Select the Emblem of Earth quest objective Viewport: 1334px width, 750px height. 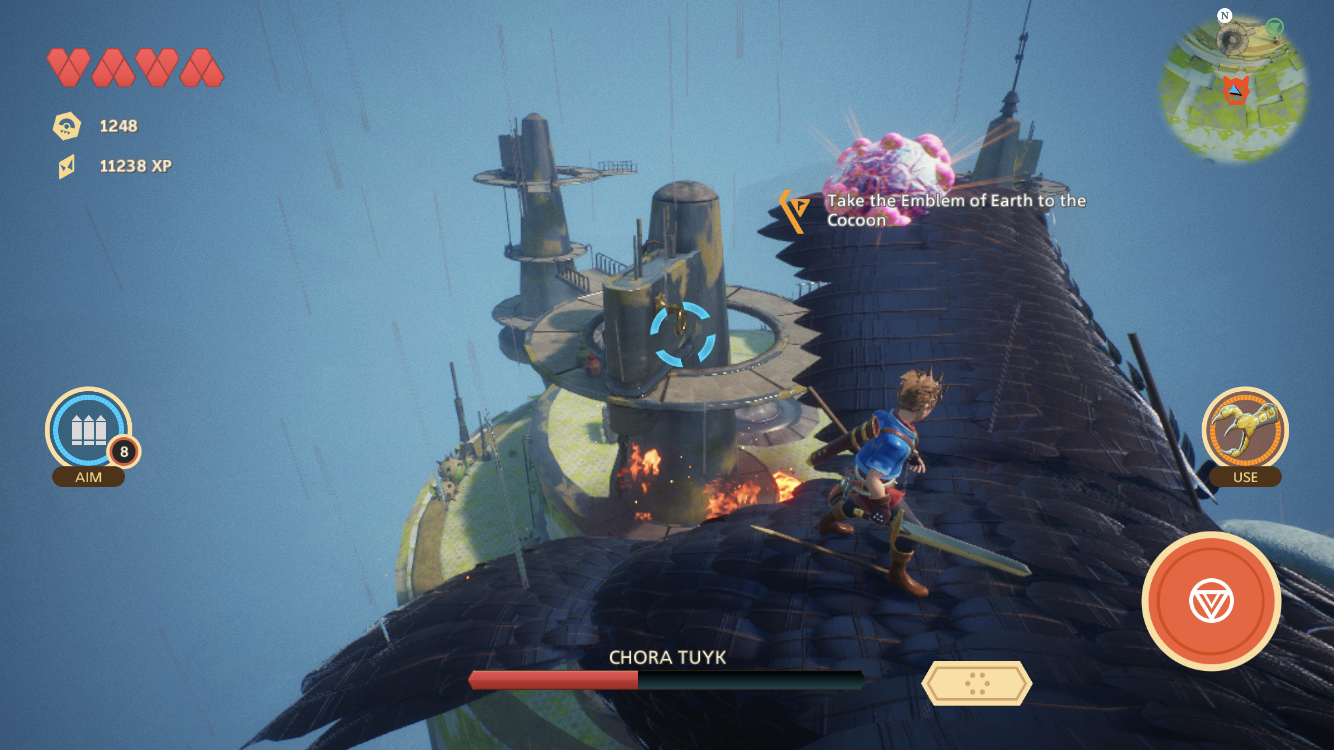click(955, 210)
